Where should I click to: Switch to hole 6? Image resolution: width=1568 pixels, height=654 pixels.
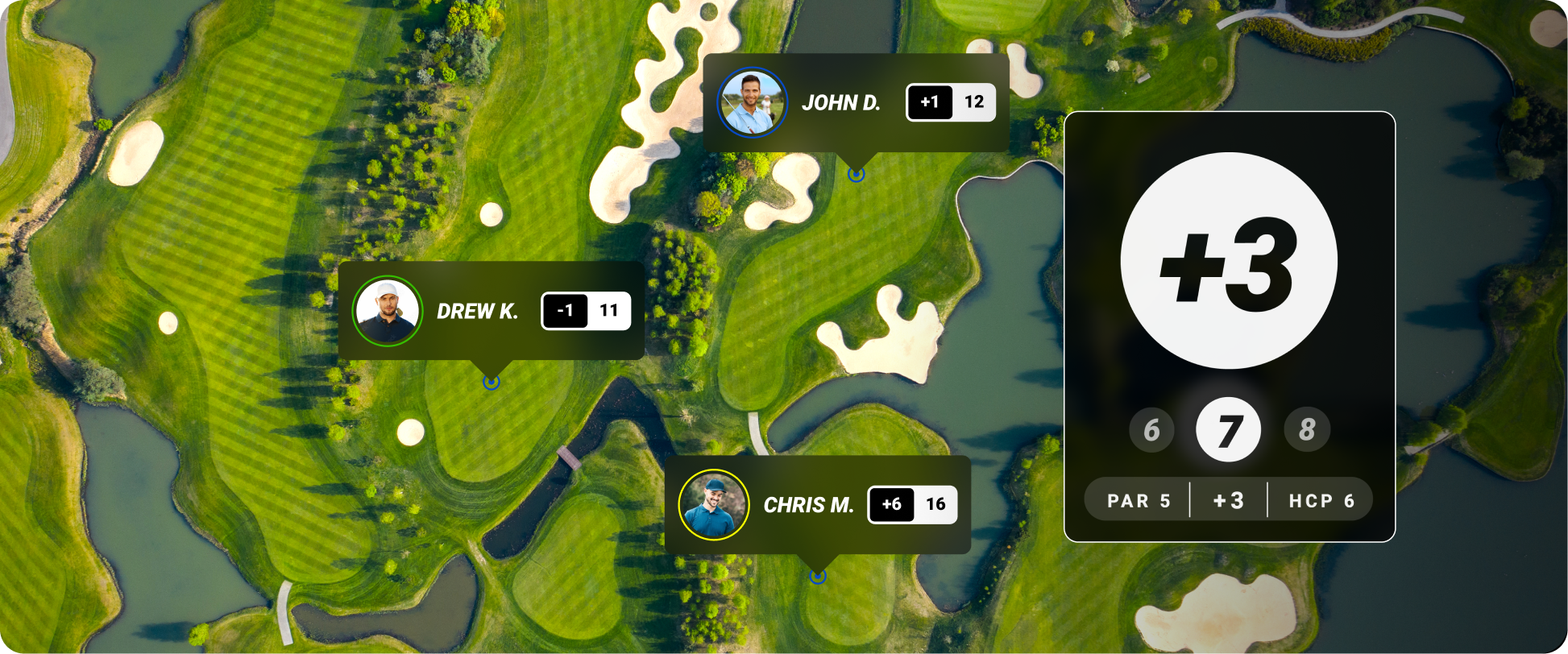coord(1151,430)
